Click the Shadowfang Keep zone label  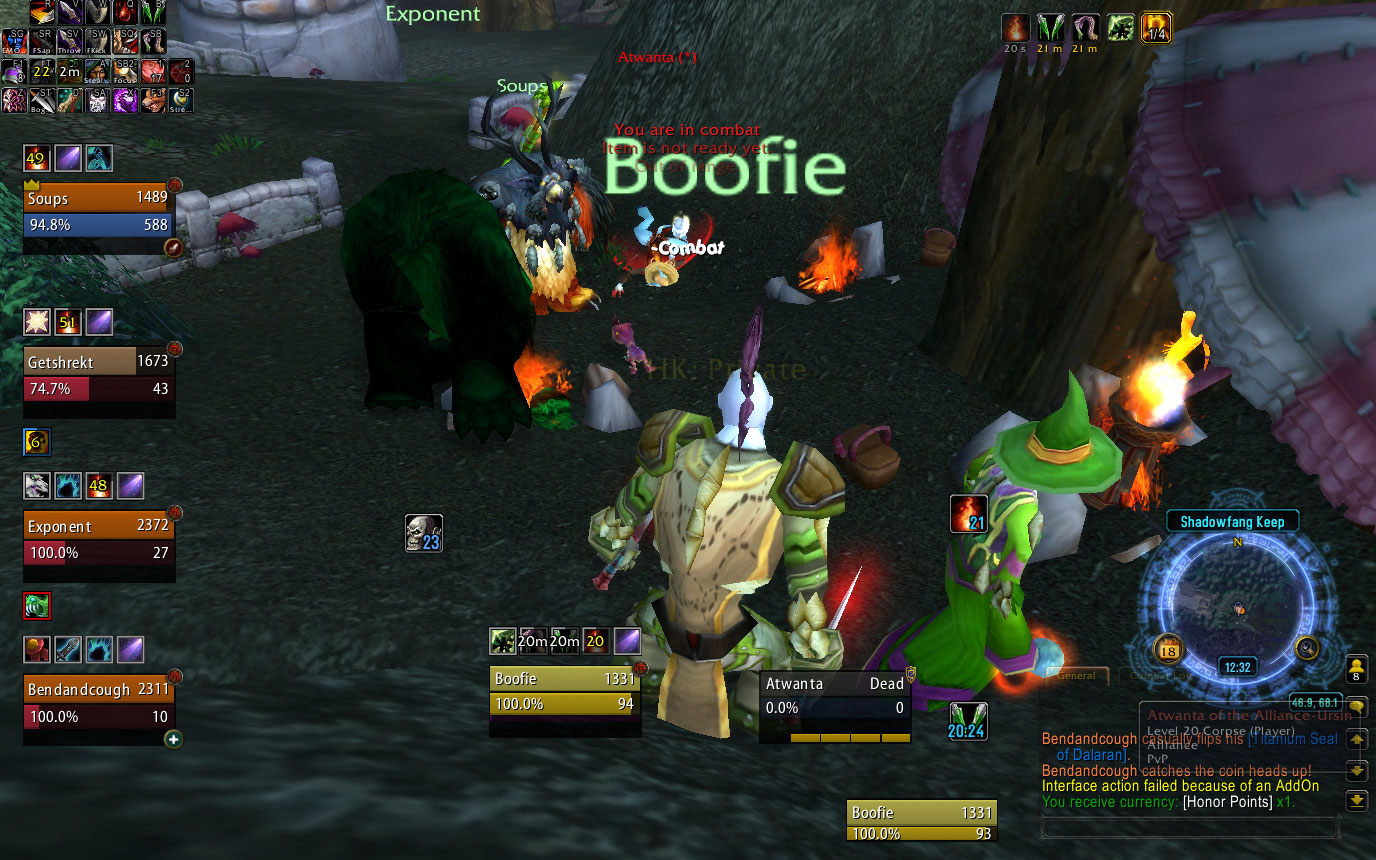tap(1231, 521)
